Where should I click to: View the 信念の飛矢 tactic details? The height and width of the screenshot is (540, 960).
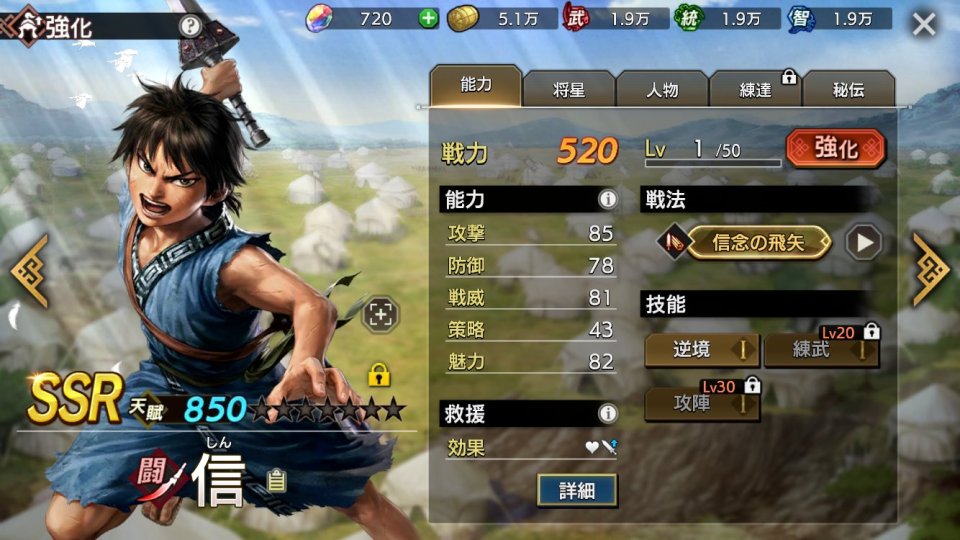click(758, 242)
